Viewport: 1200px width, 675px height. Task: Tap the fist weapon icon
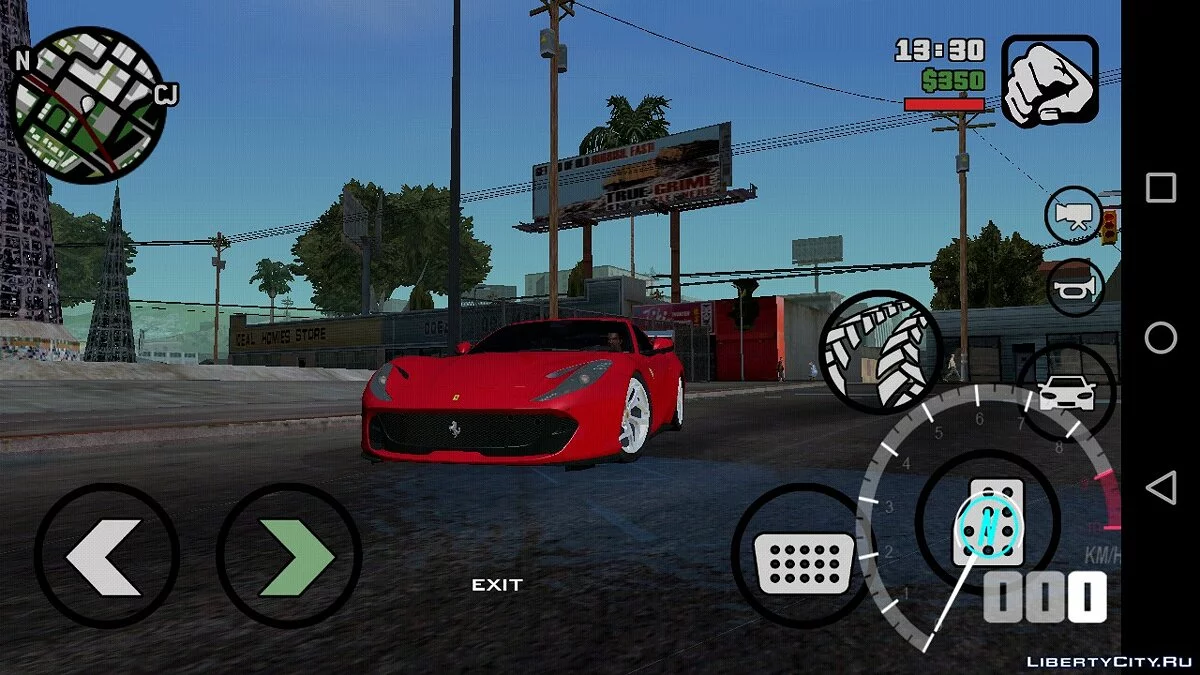tap(1049, 81)
